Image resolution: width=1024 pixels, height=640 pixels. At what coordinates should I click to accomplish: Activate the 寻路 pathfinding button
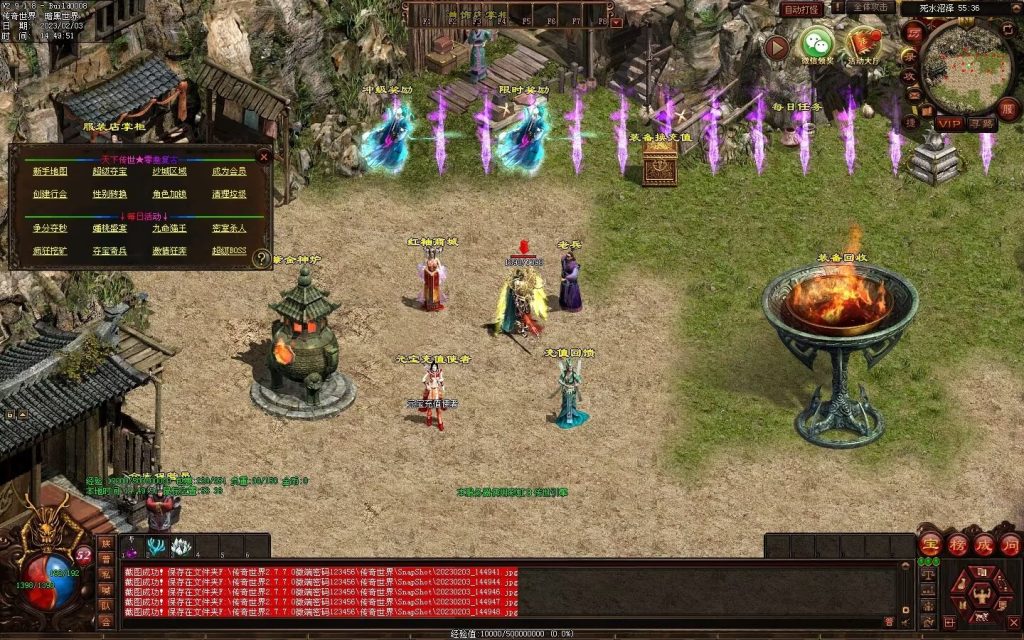point(983,122)
